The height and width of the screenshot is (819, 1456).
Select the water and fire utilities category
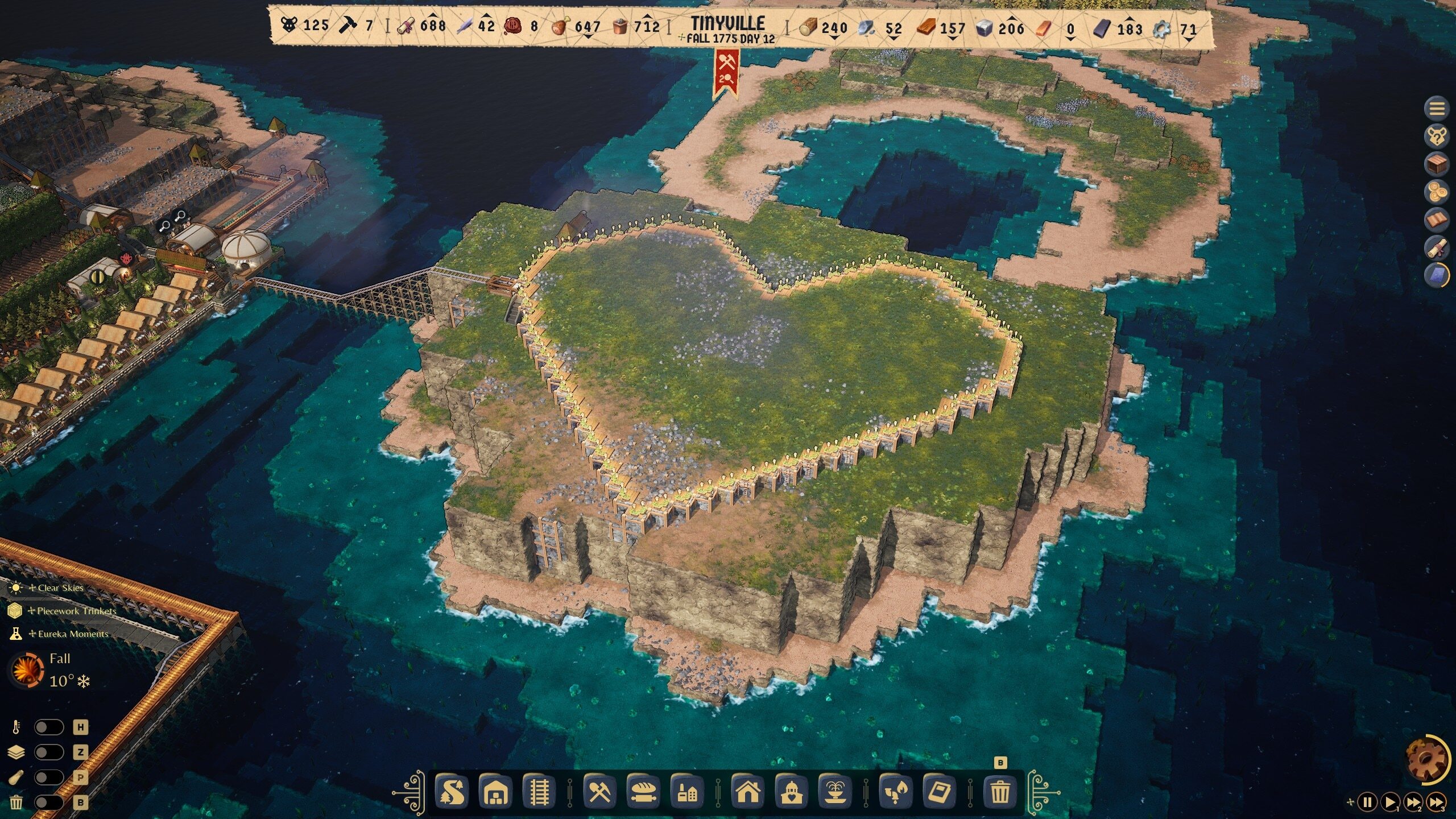tap(896, 792)
